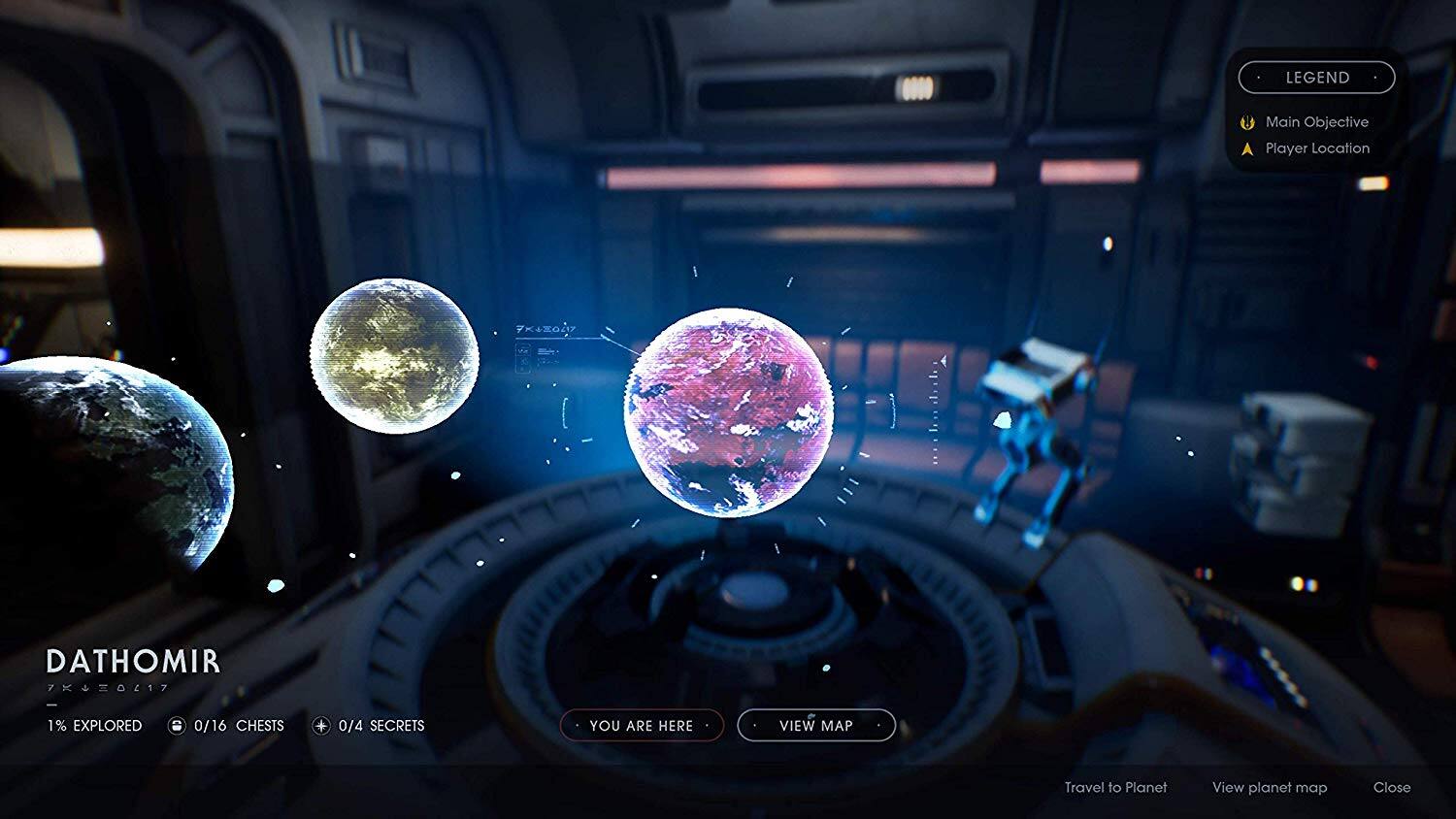Image resolution: width=1456 pixels, height=819 pixels.
Task: Select the Close menu option
Action: (1394, 788)
